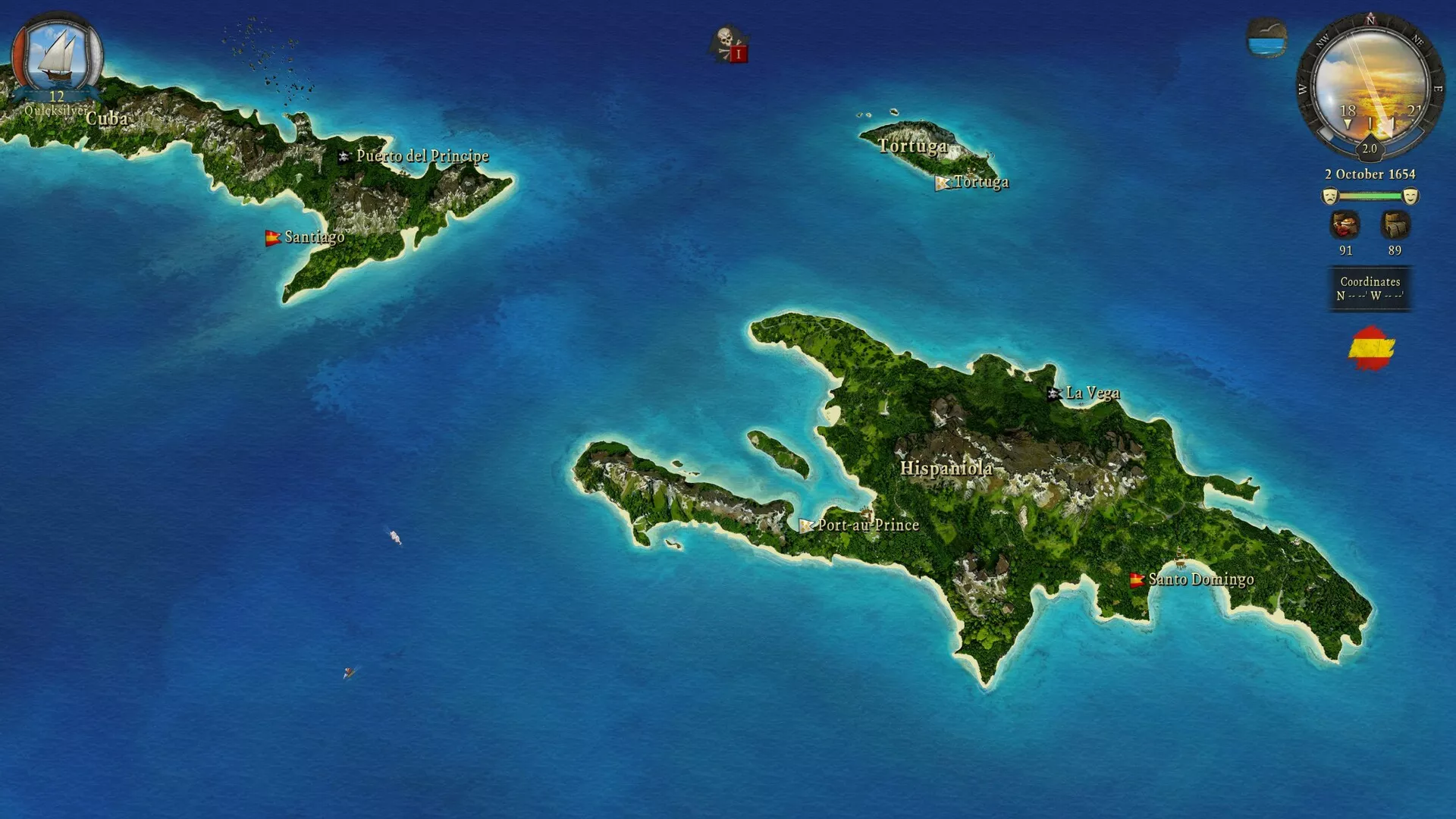Image resolution: width=1456 pixels, height=819 pixels.
Task: Click the Coordinates panel
Action: (1370, 288)
